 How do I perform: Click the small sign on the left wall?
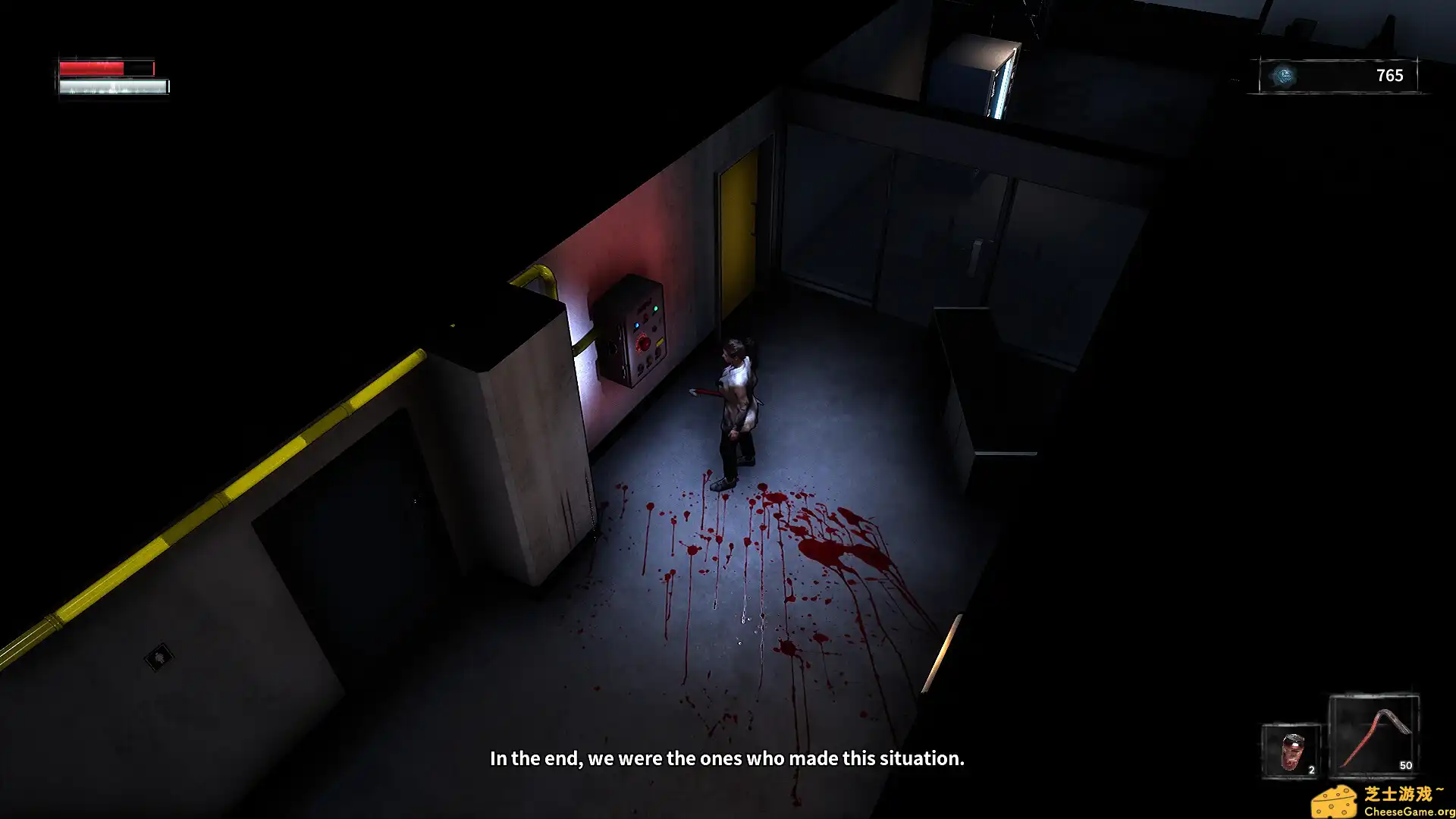point(159,655)
